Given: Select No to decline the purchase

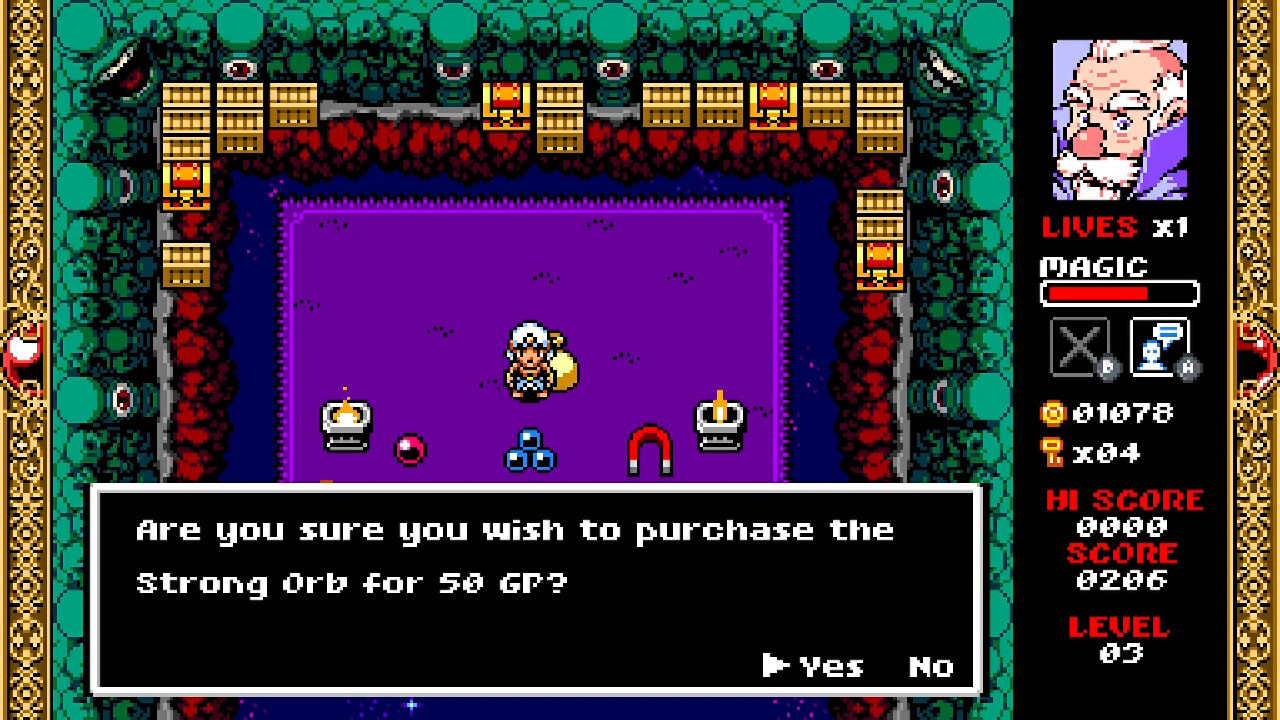Looking at the screenshot, I should [932, 666].
